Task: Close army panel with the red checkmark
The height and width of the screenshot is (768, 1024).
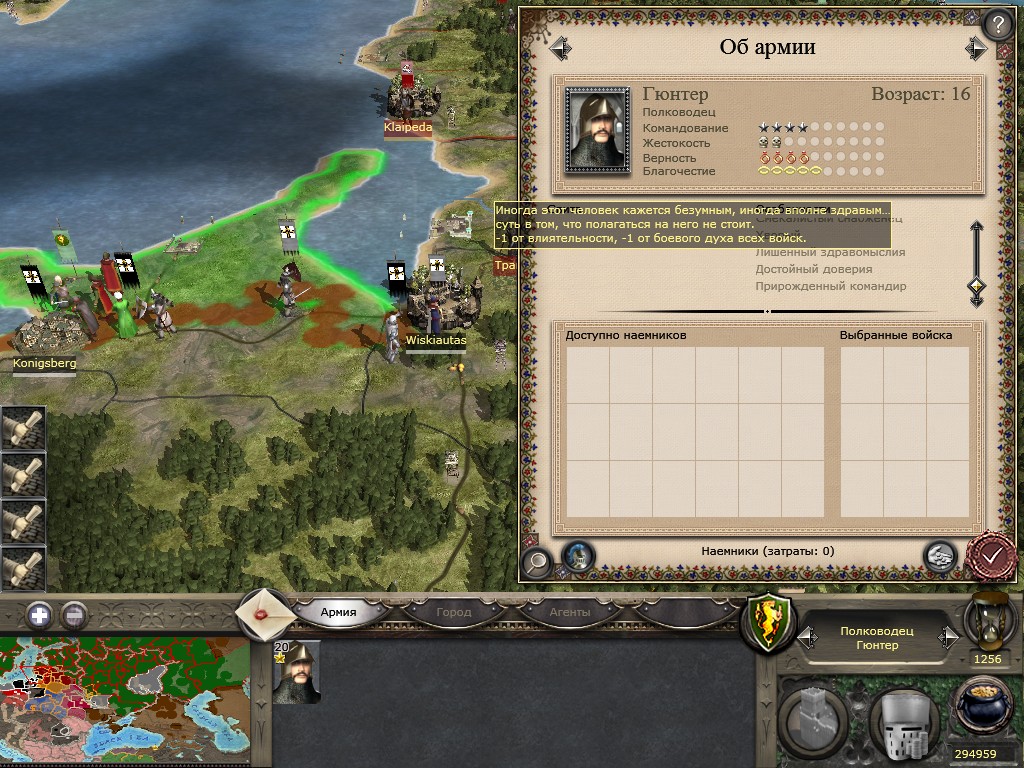Action: click(x=992, y=555)
